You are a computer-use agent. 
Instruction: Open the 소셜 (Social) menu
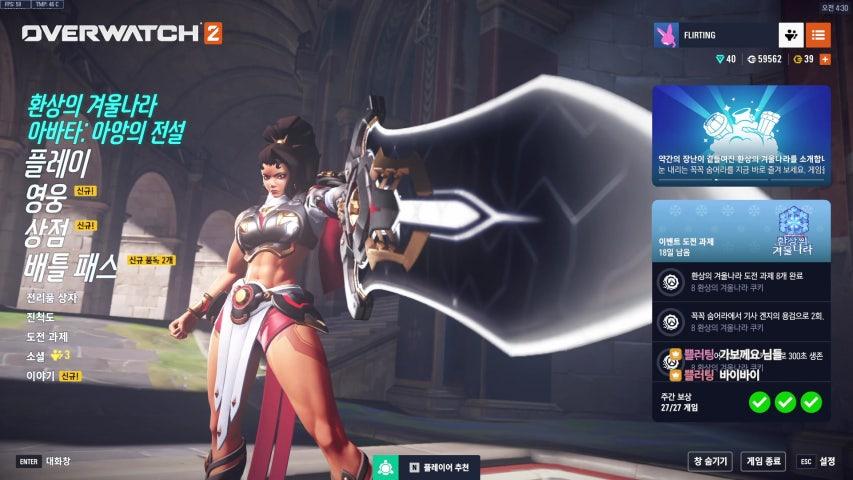click(37, 355)
